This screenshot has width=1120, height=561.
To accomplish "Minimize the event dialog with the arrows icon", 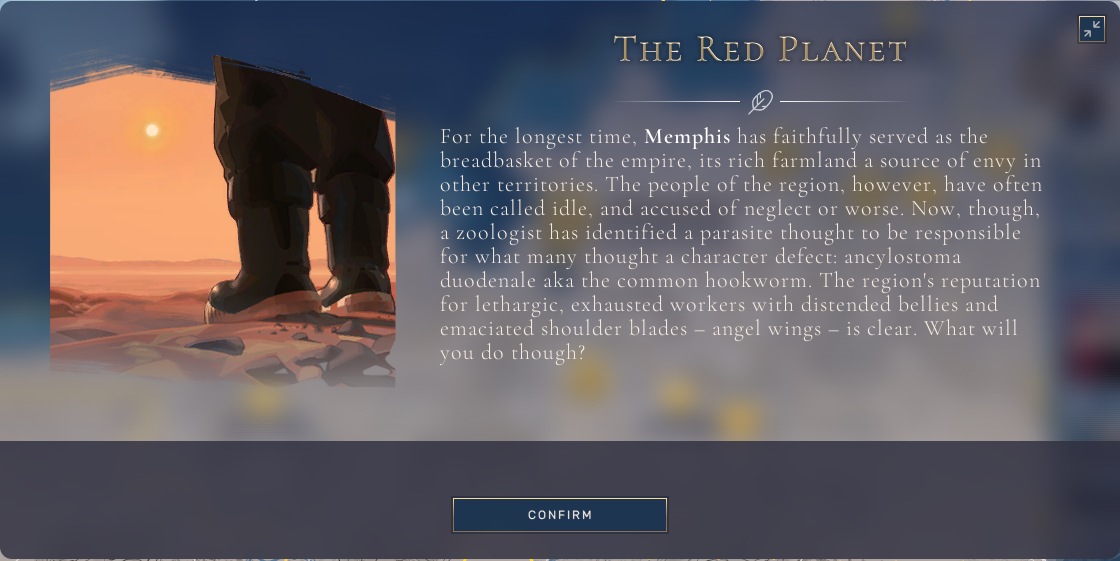I will click(1091, 29).
